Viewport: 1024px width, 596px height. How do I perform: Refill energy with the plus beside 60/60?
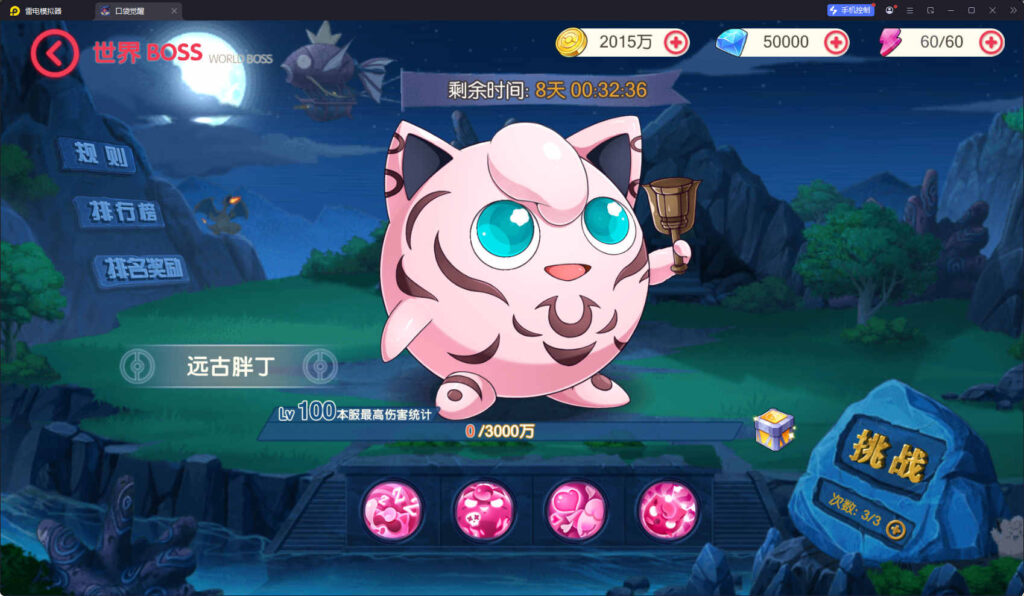[x=991, y=42]
